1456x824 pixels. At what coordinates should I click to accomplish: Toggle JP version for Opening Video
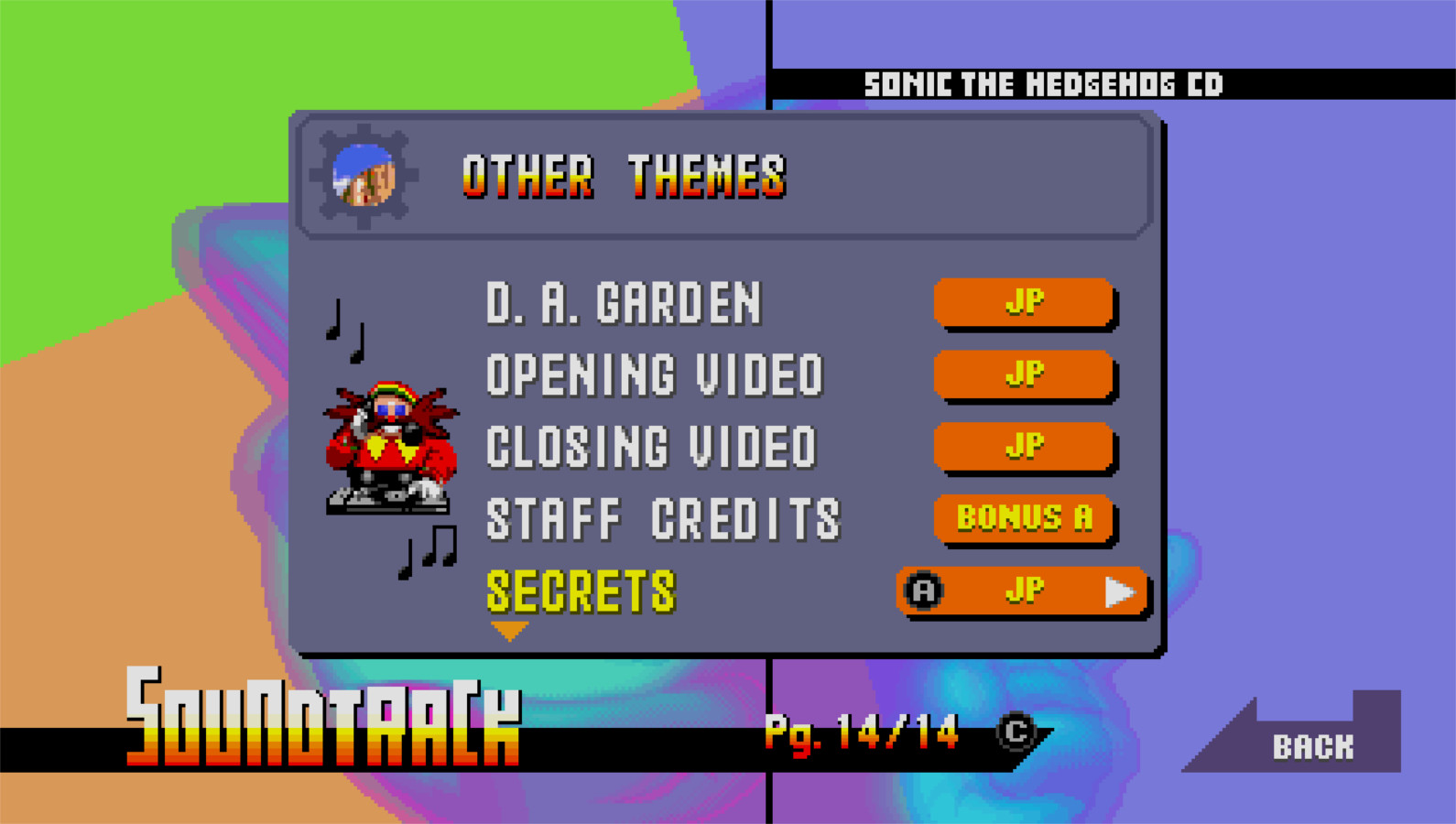tap(1024, 374)
